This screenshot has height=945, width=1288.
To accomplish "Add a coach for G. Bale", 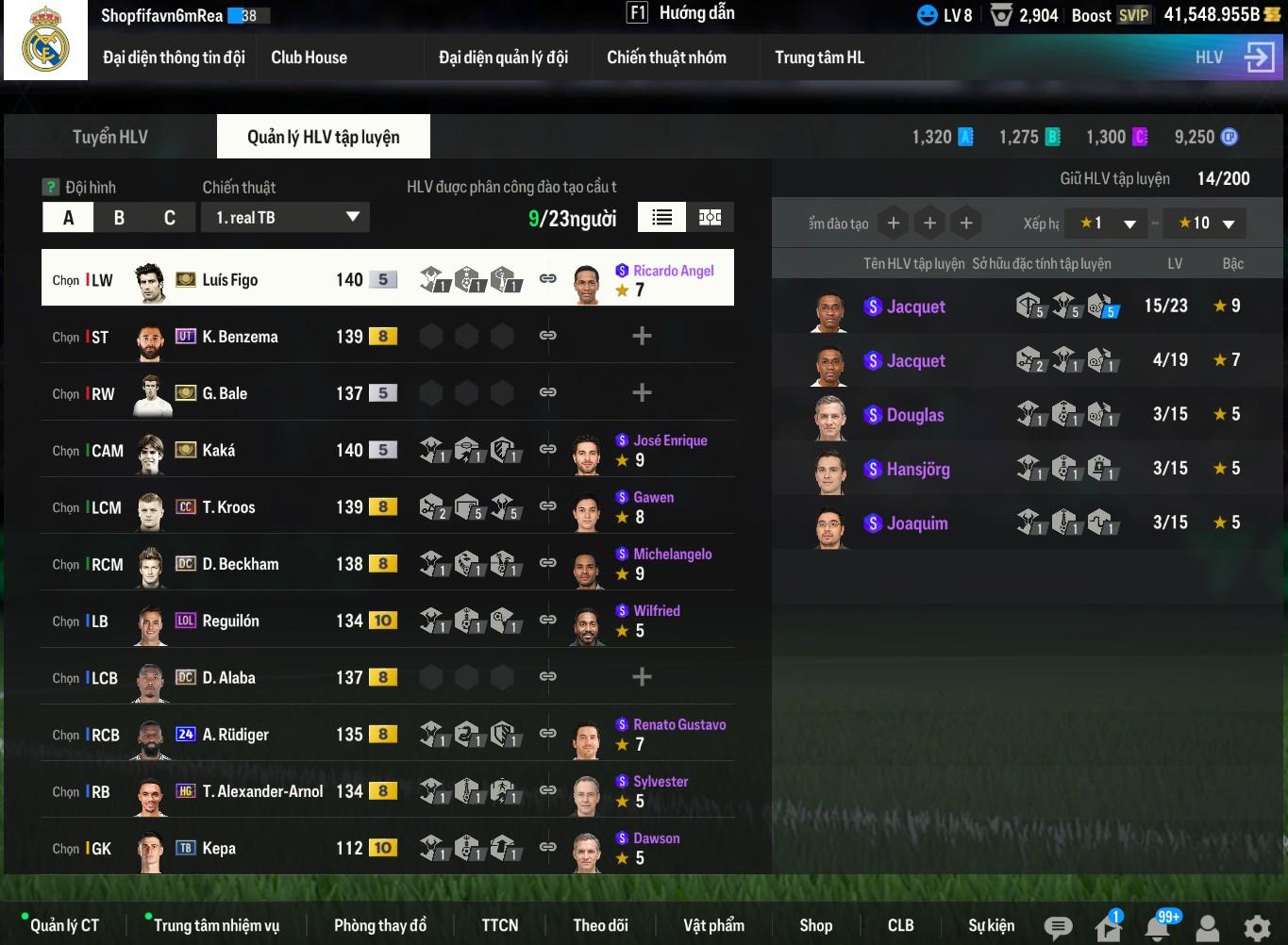I will click(642, 393).
